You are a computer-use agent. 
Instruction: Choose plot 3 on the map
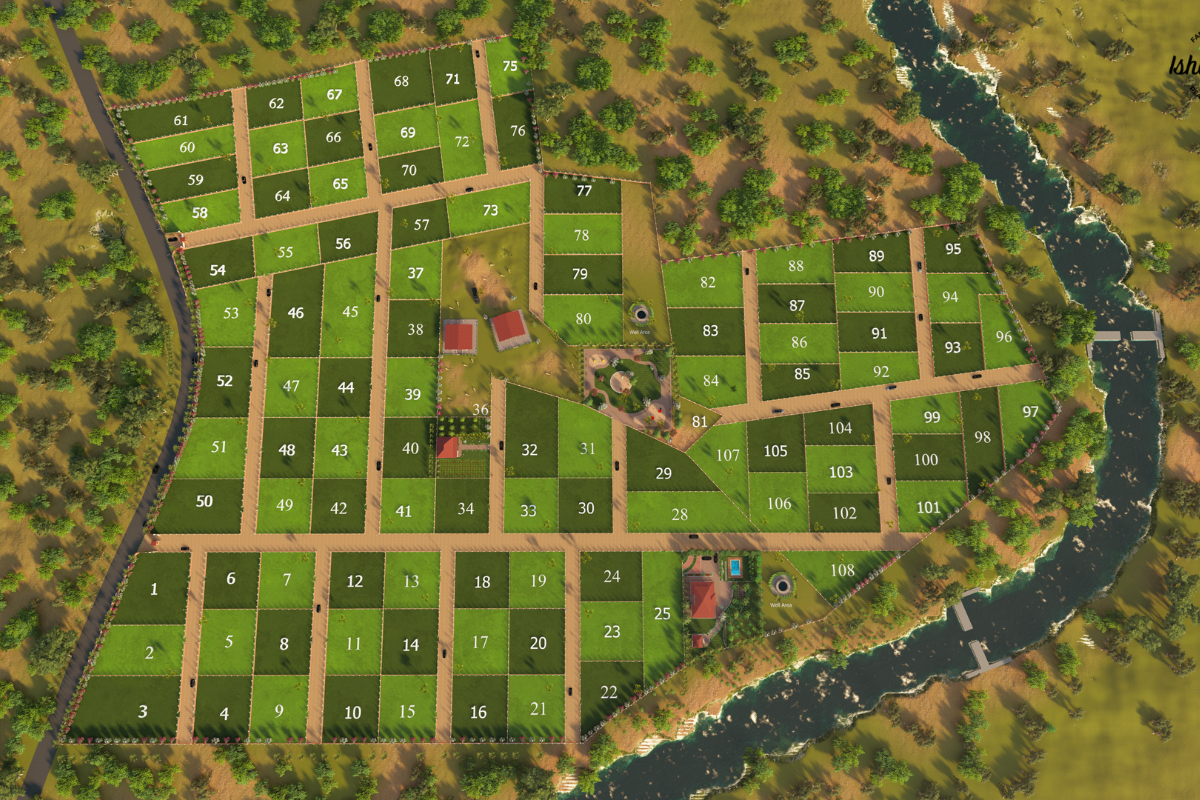coord(143,711)
